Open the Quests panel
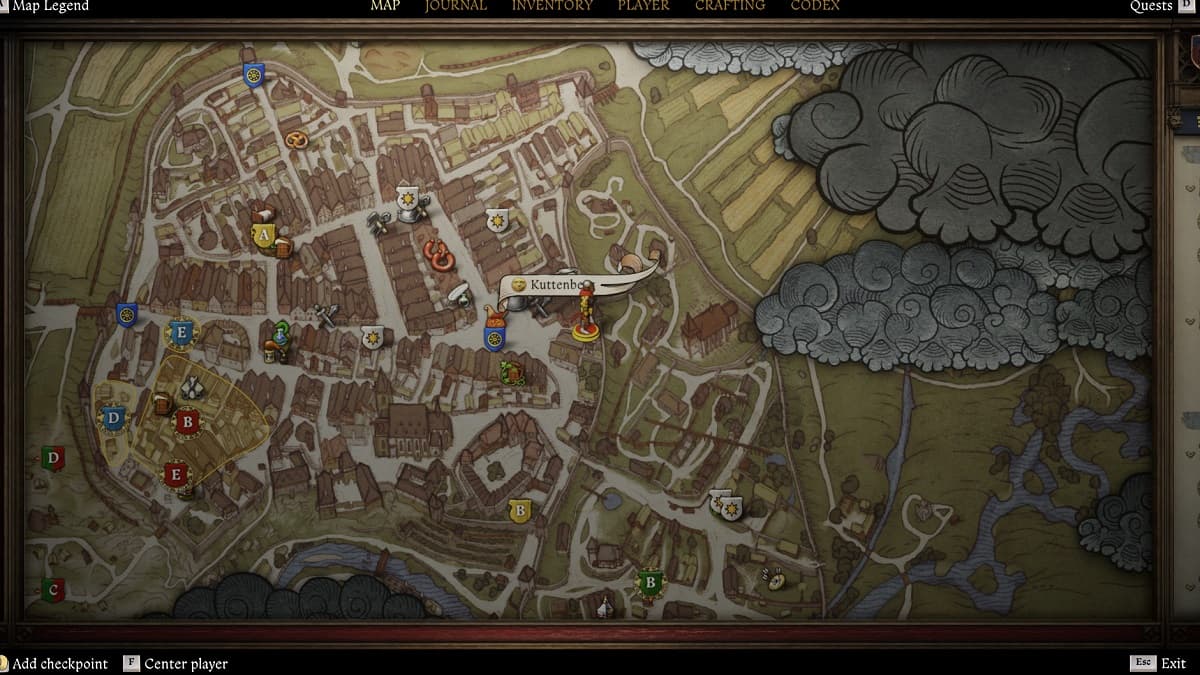The width and height of the screenshot is (1200, 675). (x=1151, y=6)
